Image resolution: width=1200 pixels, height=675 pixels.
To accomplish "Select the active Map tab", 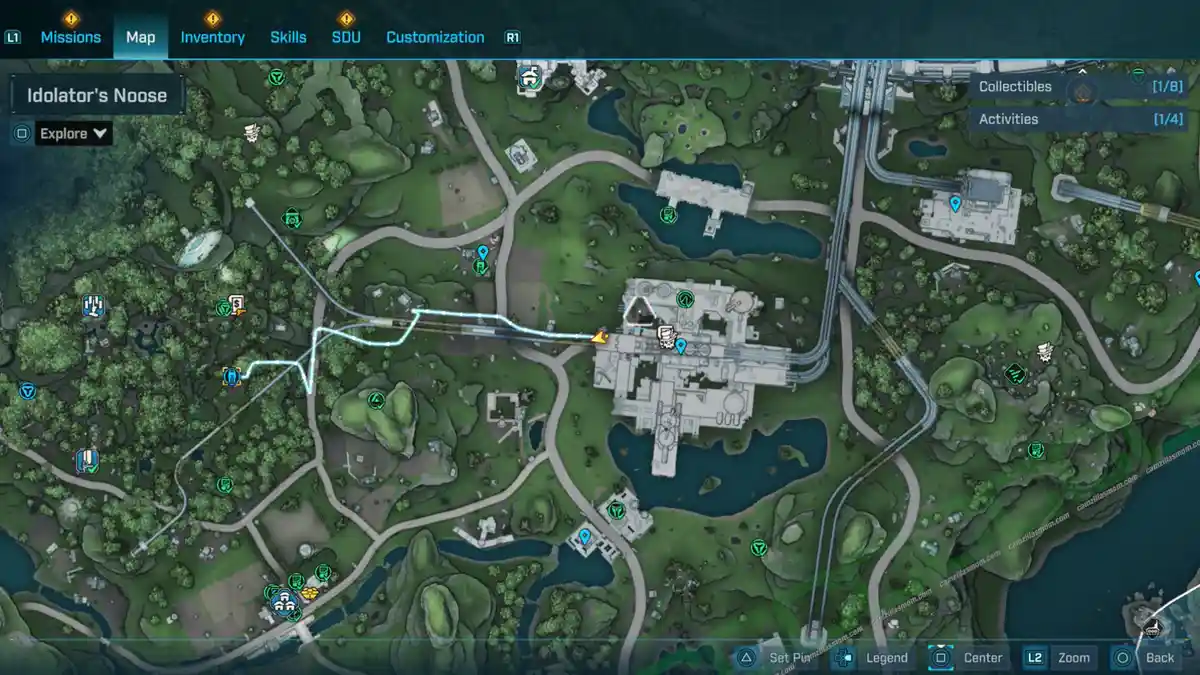I will tap(140, 37).
